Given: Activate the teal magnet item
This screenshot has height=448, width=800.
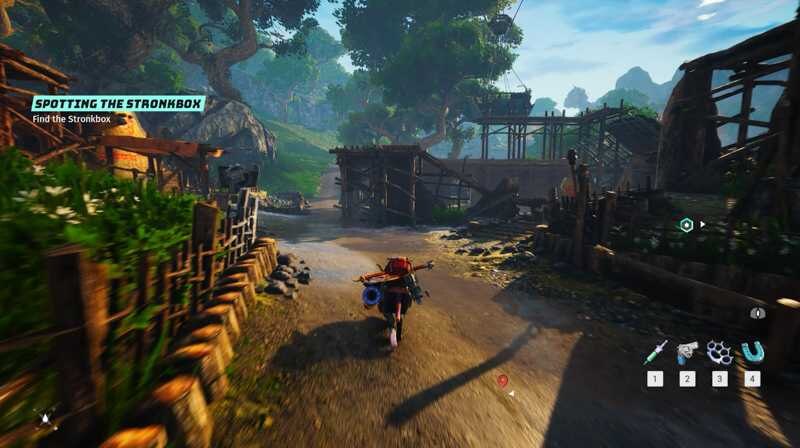Looking at the screenshot, I should point(752,351).
